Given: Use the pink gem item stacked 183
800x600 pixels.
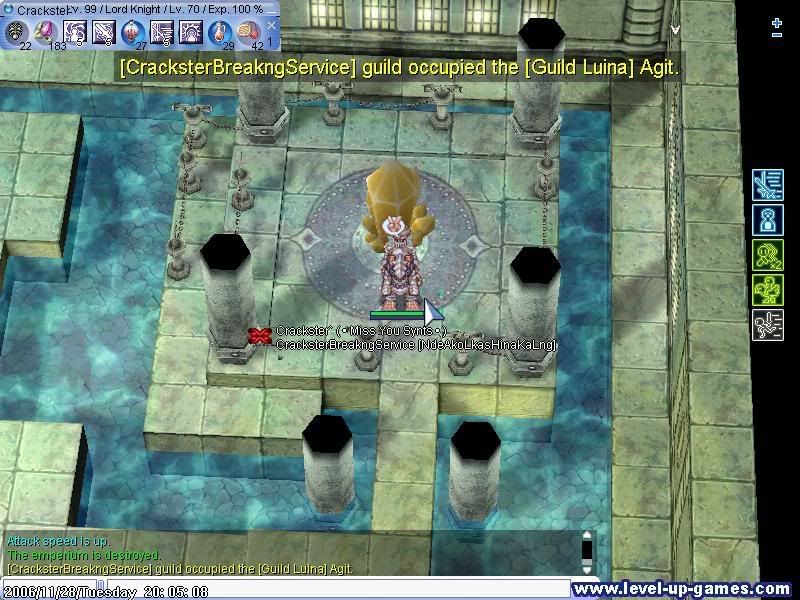Looking at the screenshot, I should click(x=46, y=32).
